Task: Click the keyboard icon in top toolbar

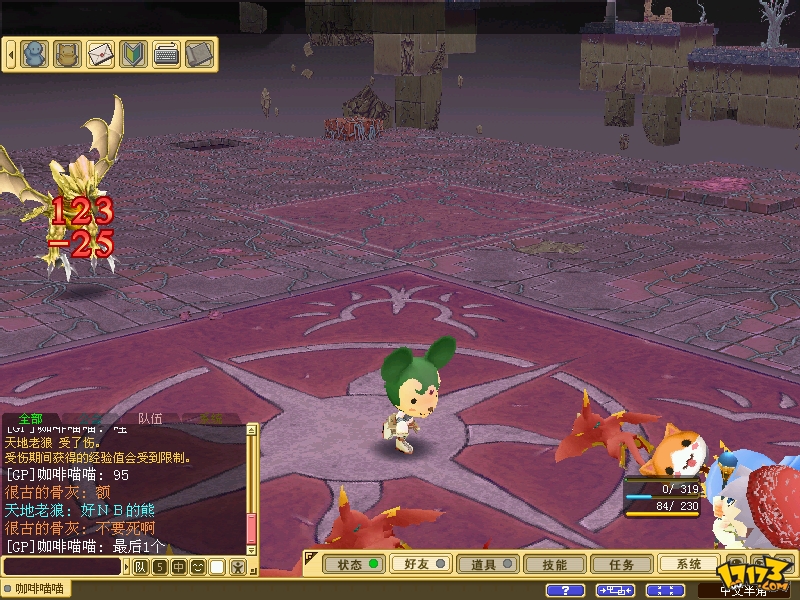Action: (166, 53)
